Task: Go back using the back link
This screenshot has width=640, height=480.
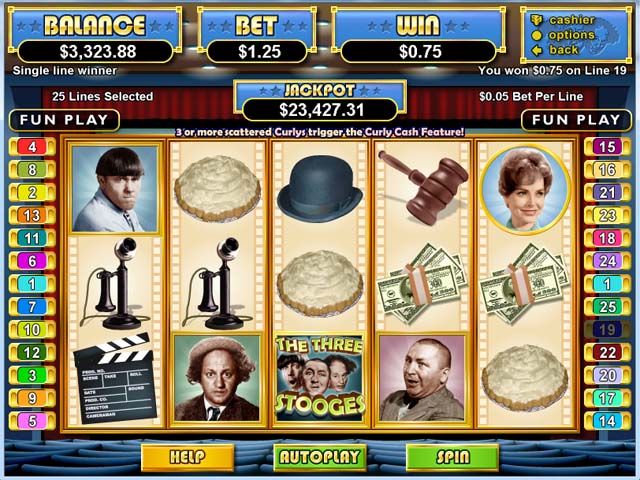Action: (563, 50)
